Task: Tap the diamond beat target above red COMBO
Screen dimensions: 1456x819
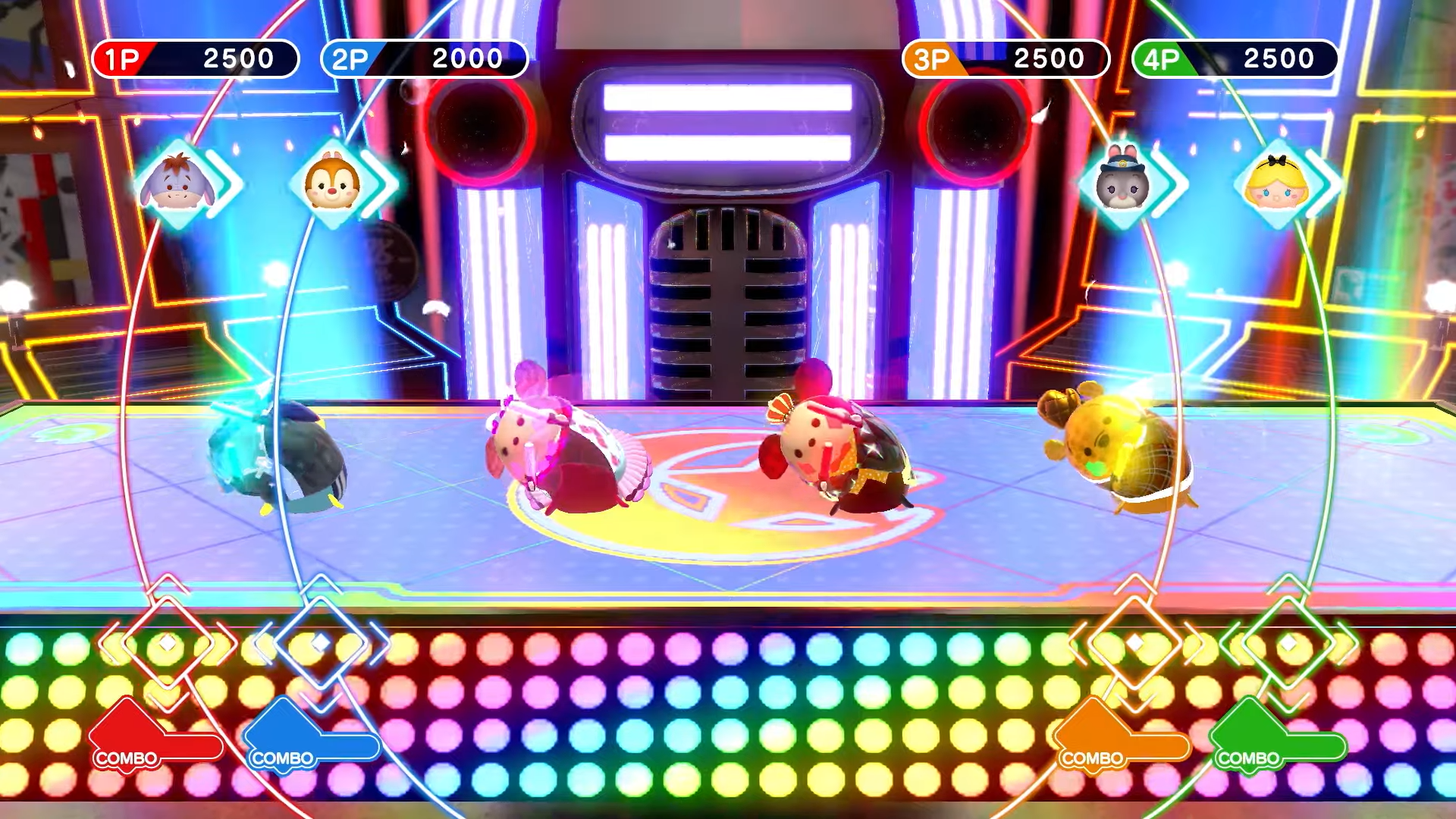Action: click(x=168, y=643)
